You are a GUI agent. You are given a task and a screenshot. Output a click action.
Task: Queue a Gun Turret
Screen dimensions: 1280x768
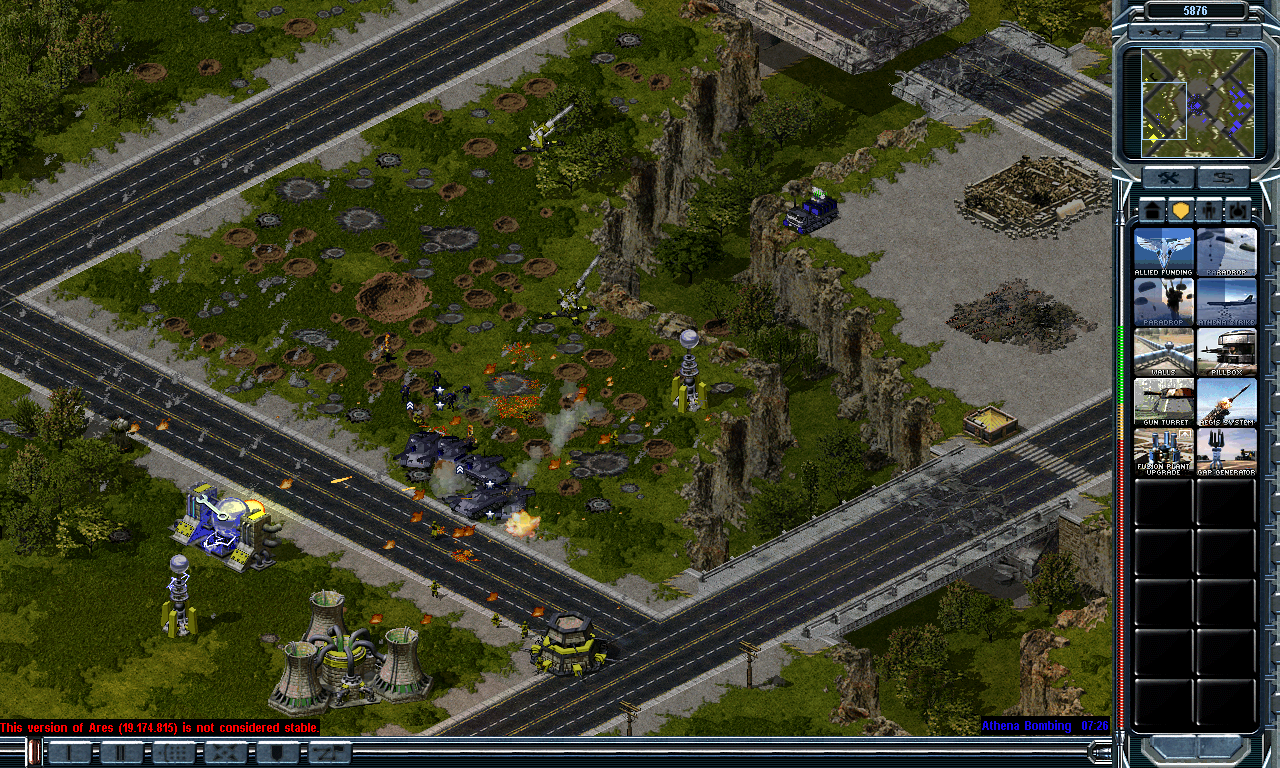[x=1164, y=402]
